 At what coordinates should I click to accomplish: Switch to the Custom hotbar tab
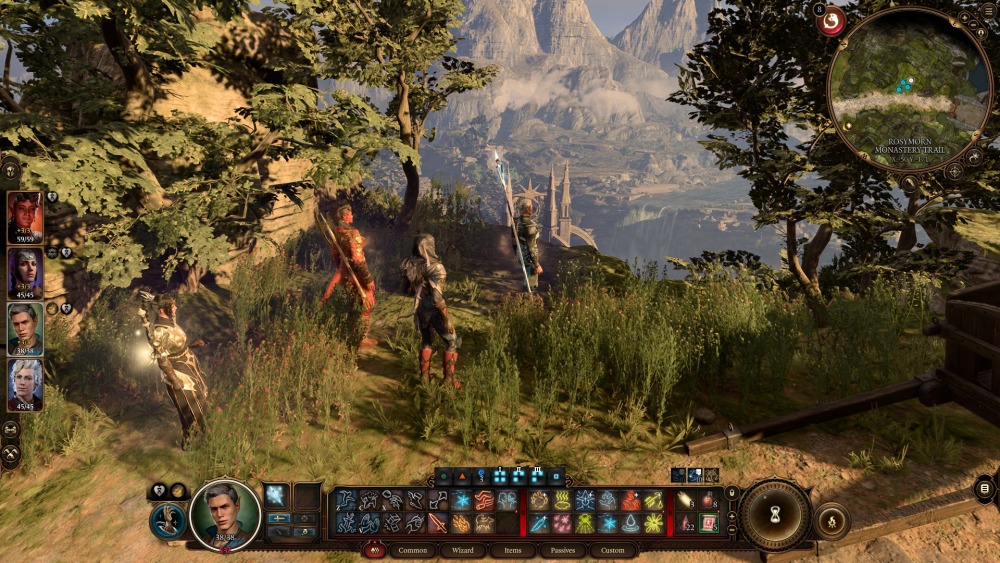(x=613, y=550)
